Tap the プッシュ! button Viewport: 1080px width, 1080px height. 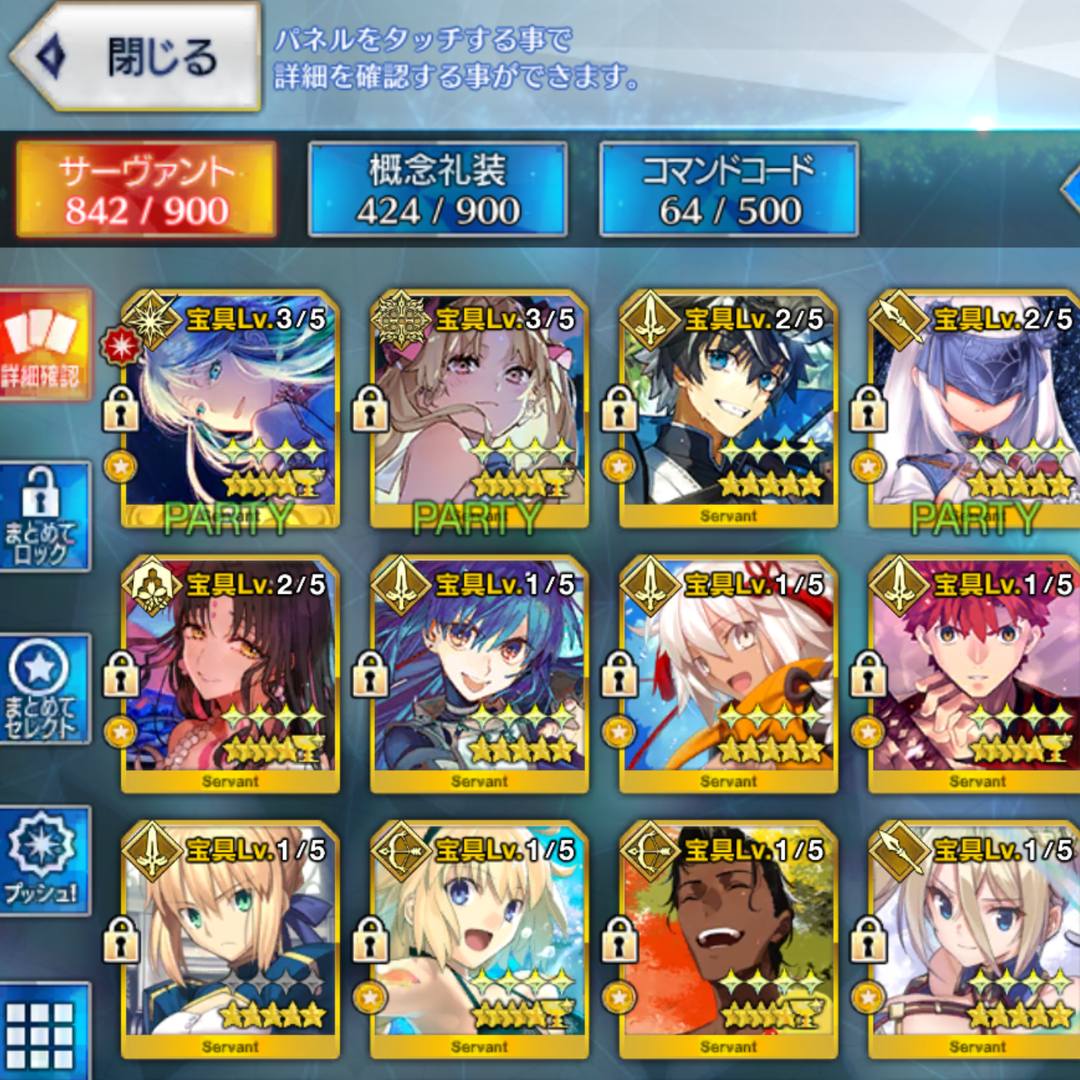click(x=46, y=860)
